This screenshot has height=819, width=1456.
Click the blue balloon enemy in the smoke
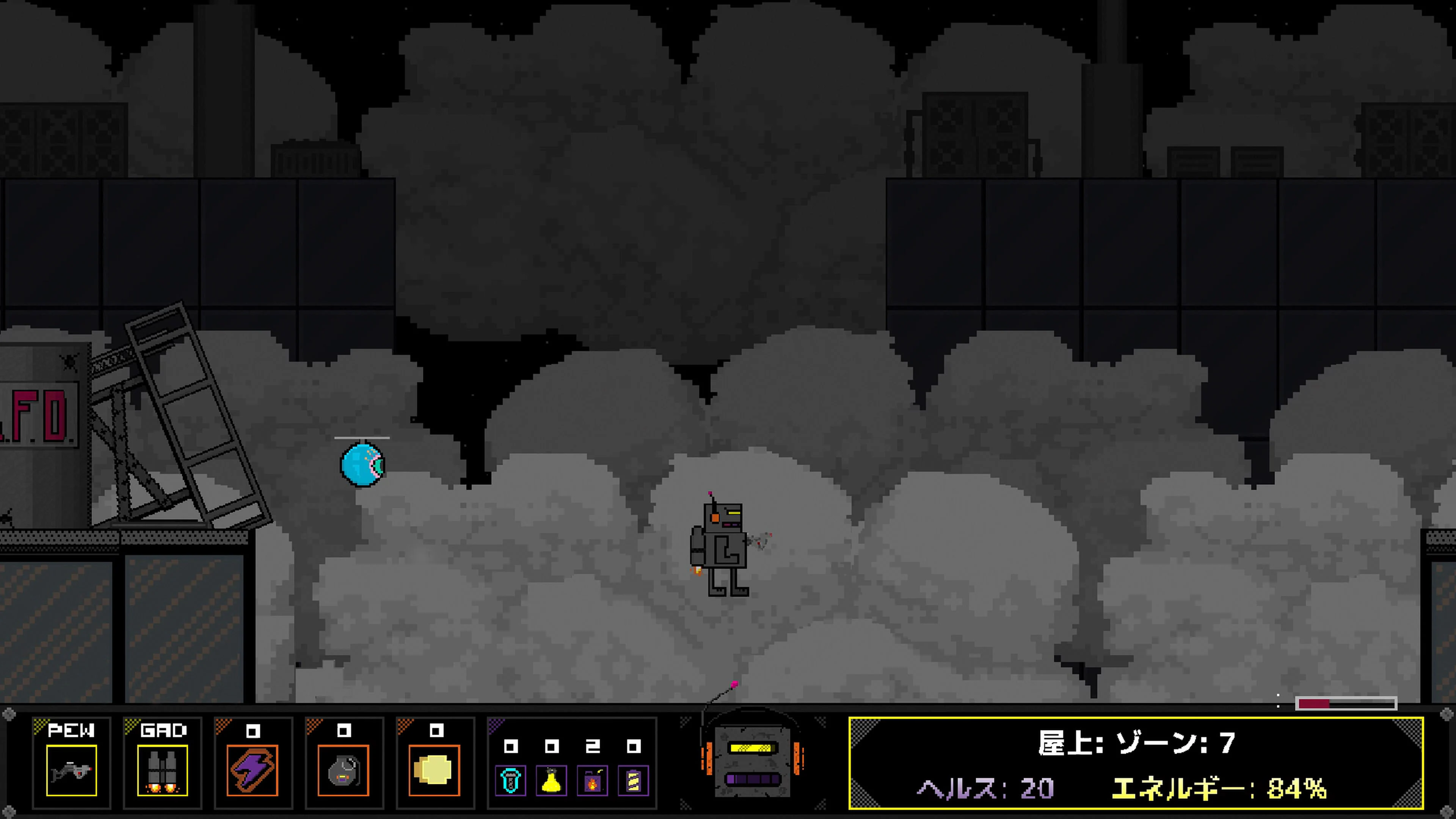tap(362, 464)
